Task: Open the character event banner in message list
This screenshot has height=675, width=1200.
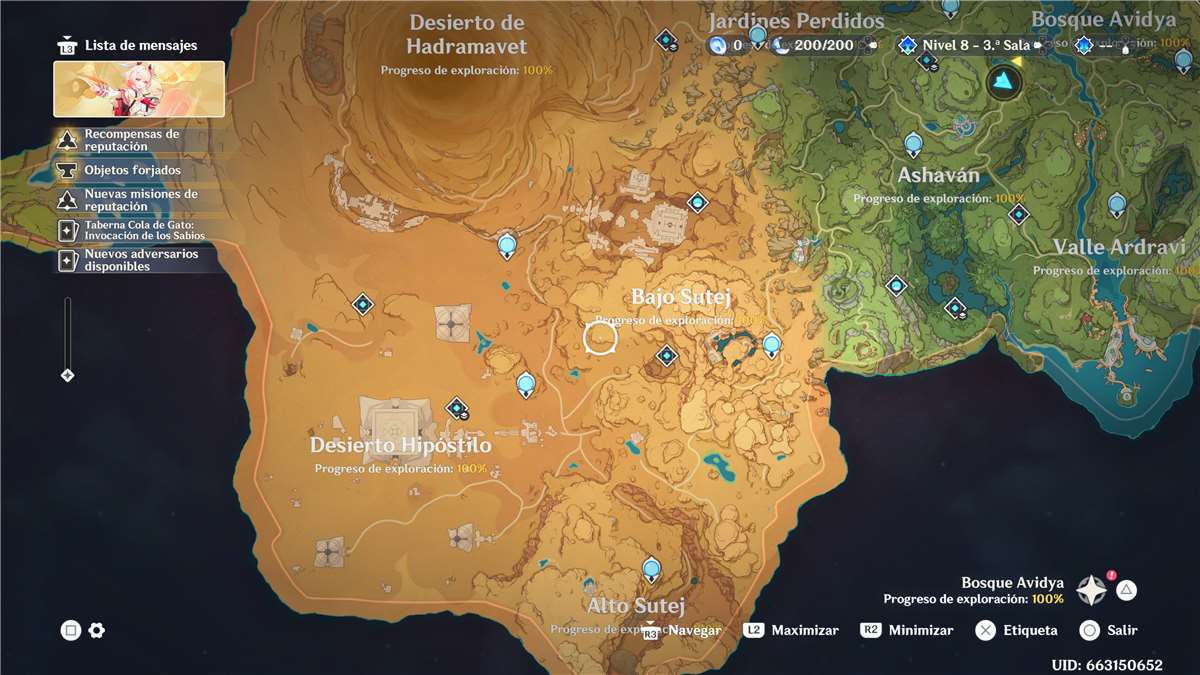Action: point(139,89)
